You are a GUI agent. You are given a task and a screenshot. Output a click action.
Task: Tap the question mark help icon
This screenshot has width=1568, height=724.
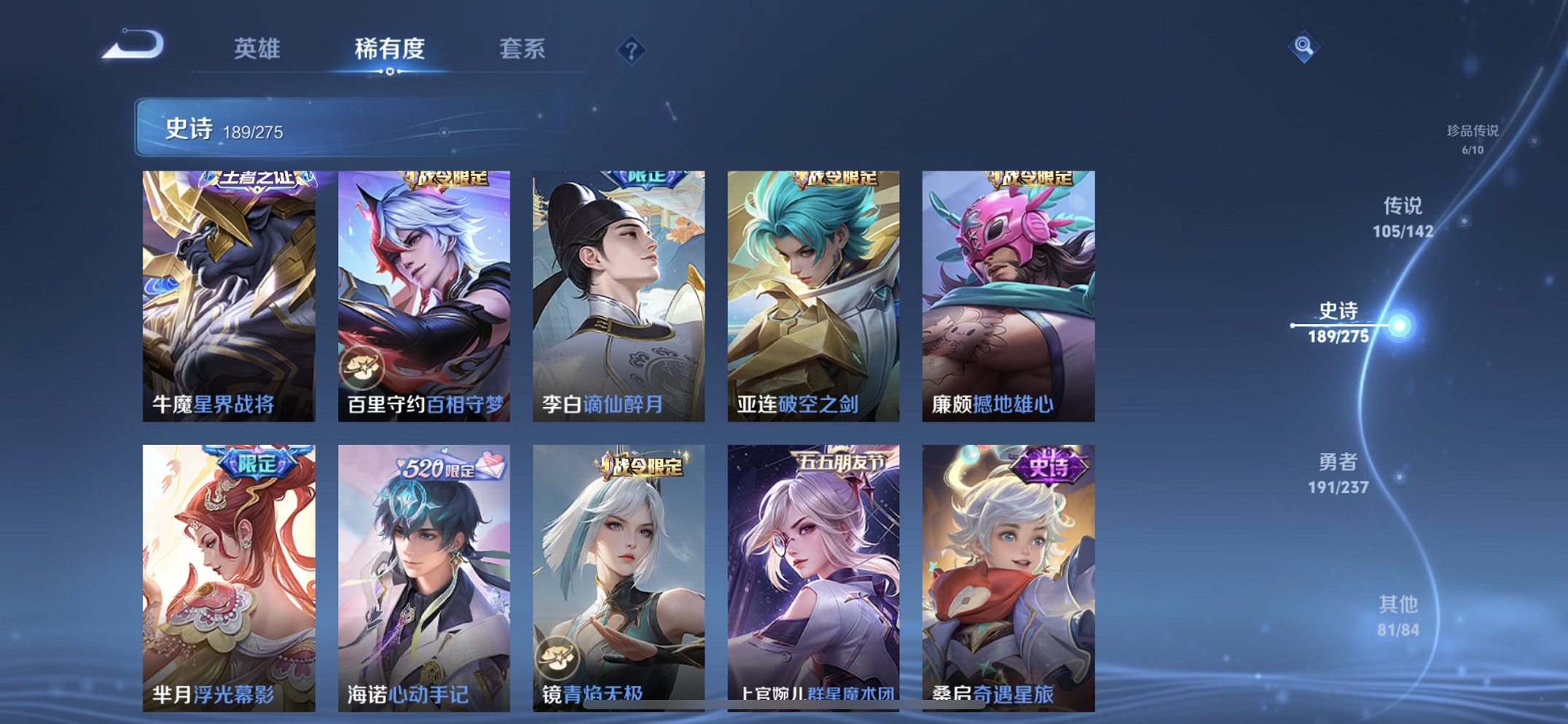click(632, 48)
